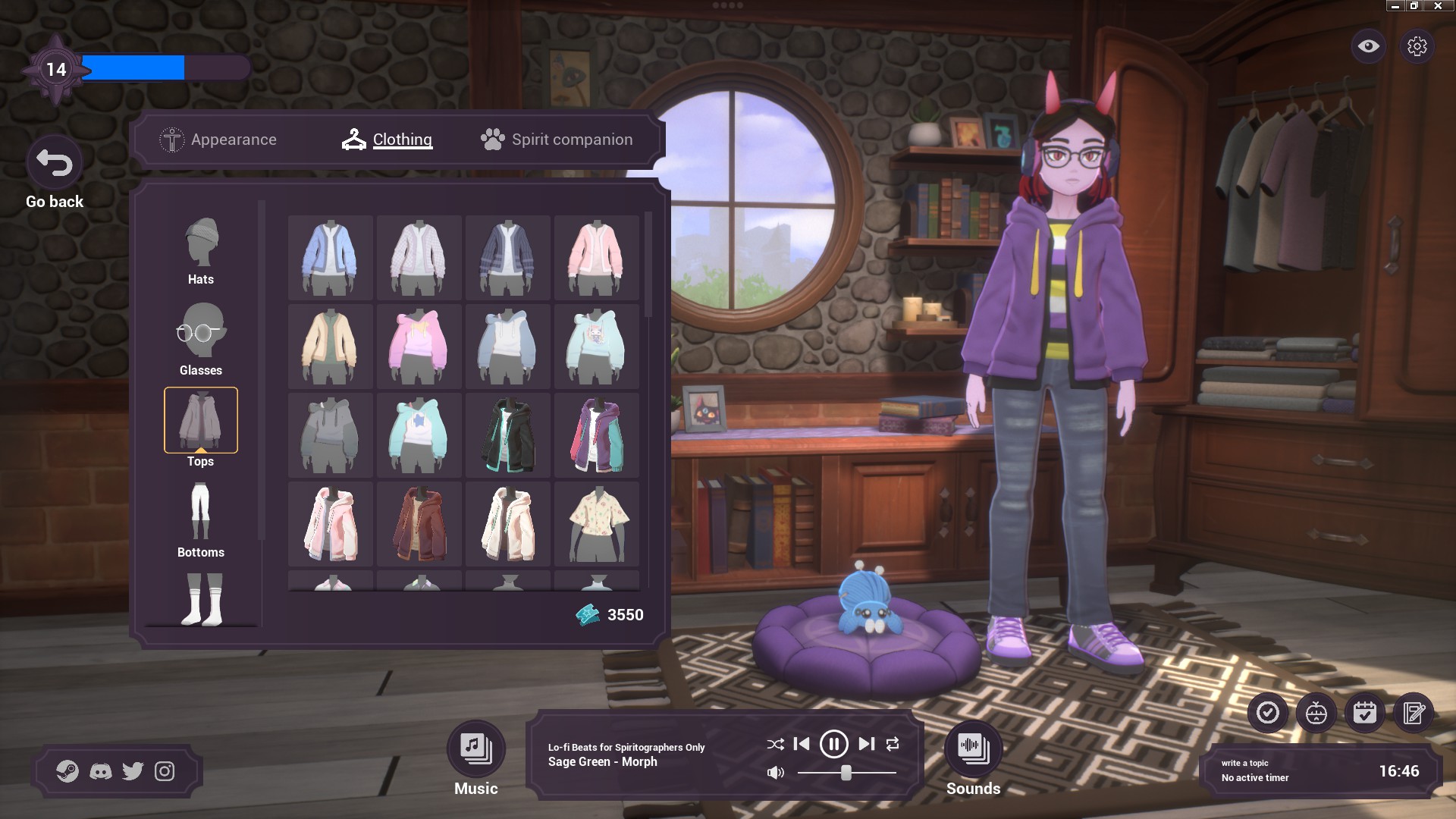Hide the interface with the eye icon
The width and height of the screenshot is (1456, 819).
[1368, 46]
